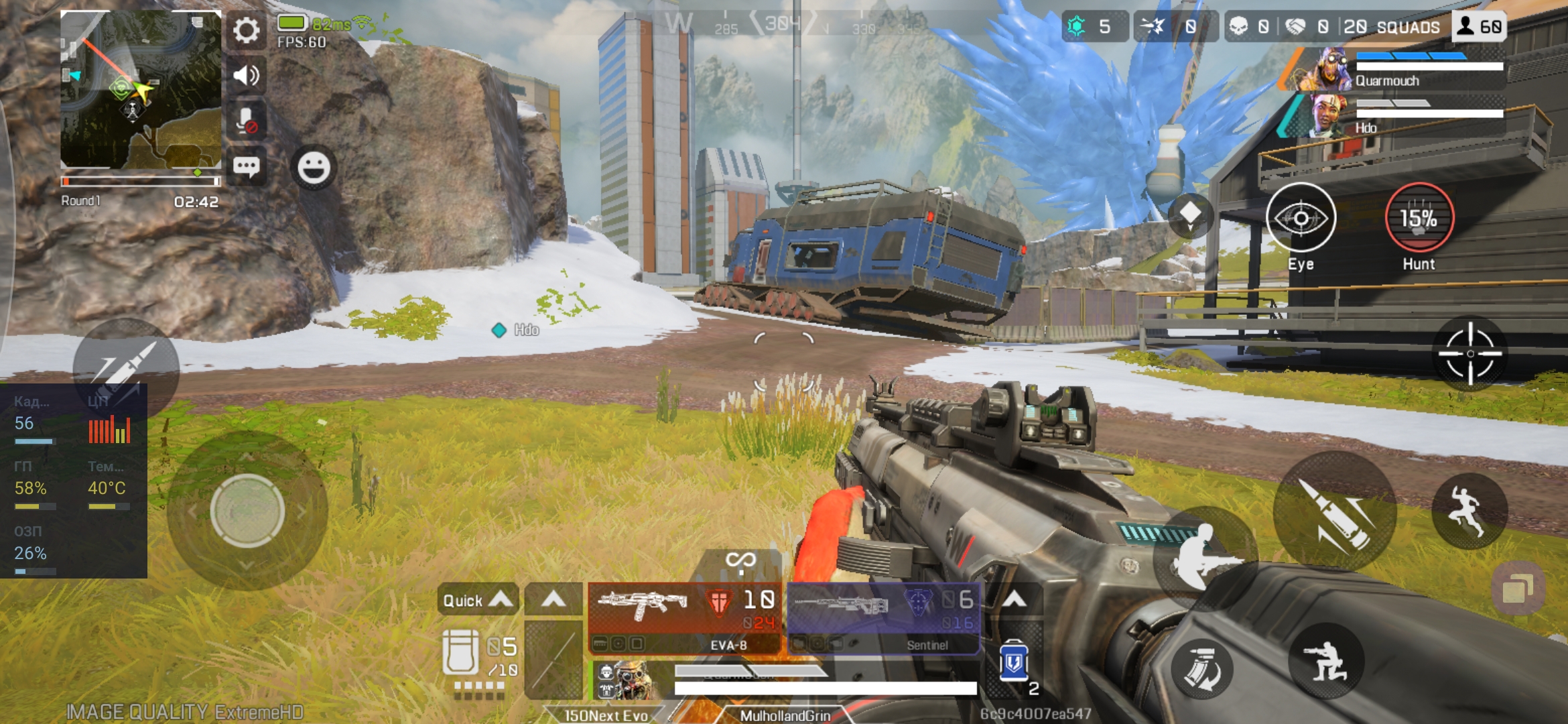Use the shield battery consumable
This screenshot has height=724, width=1568.
pyautogui.click(x=1014, y=662)
